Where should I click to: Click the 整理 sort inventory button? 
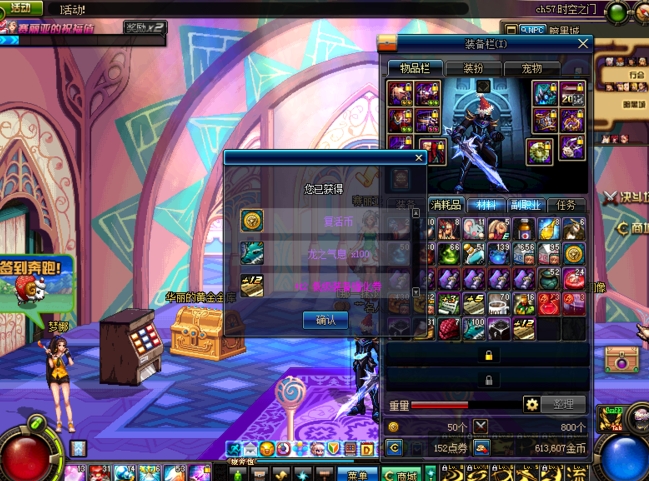click(x=563, y=404)
